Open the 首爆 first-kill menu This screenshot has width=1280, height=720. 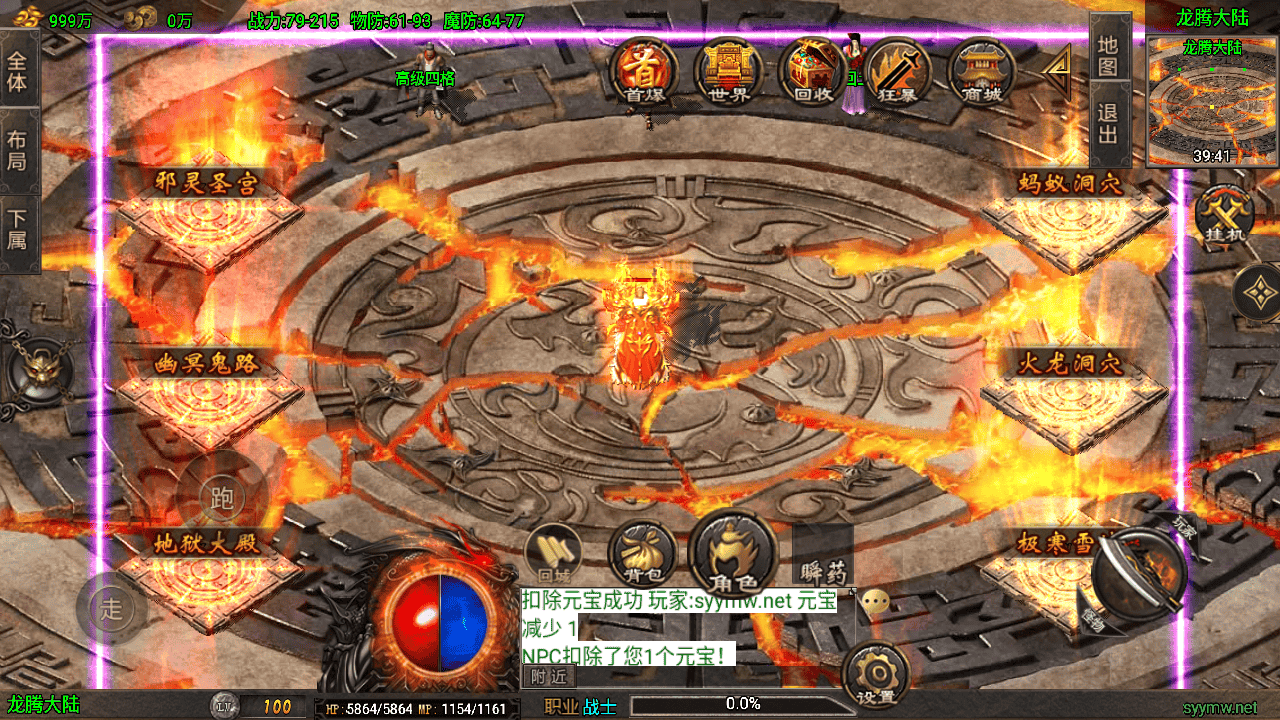pos(646,71)
